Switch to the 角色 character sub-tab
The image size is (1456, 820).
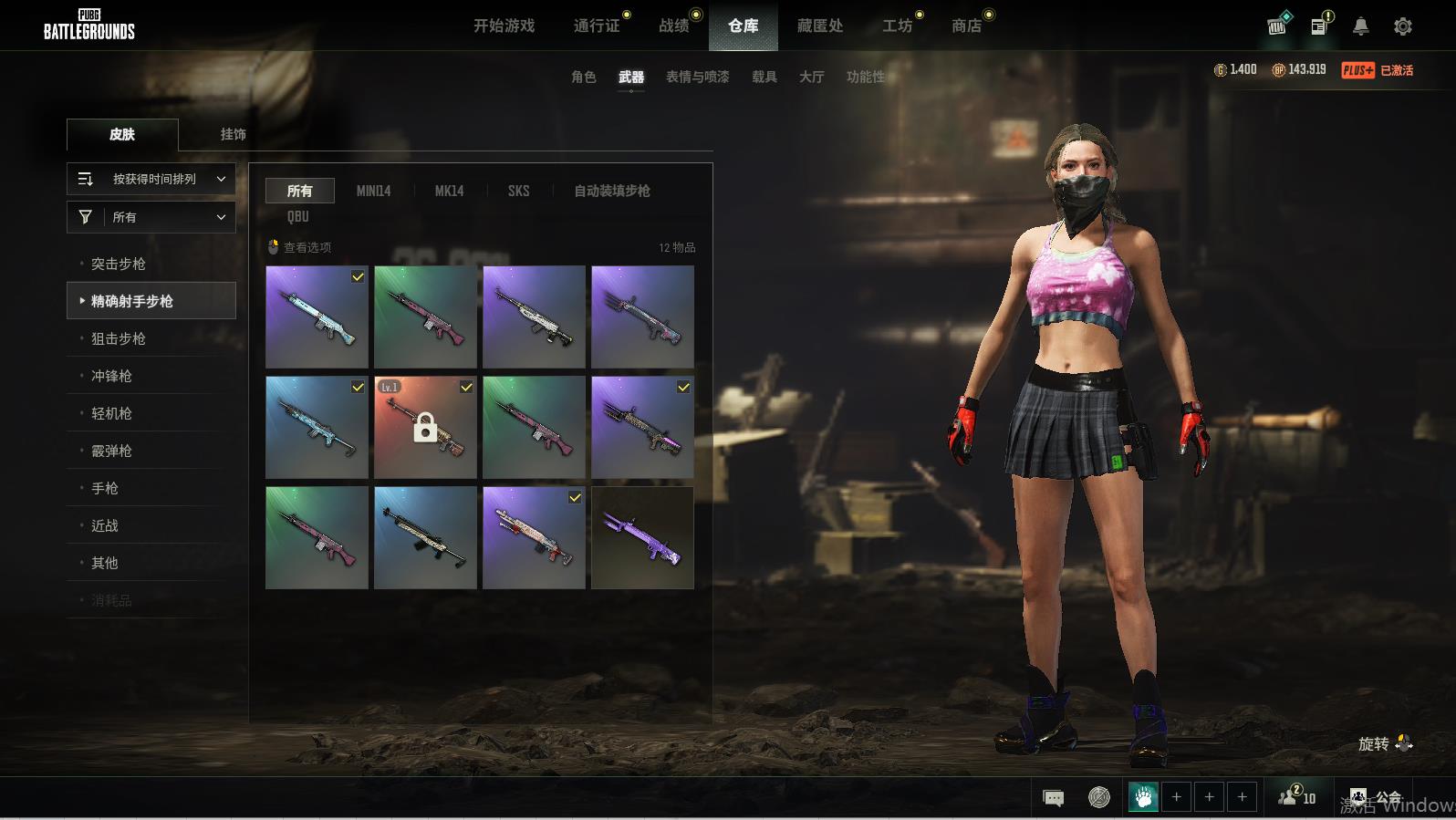[583, 77]
